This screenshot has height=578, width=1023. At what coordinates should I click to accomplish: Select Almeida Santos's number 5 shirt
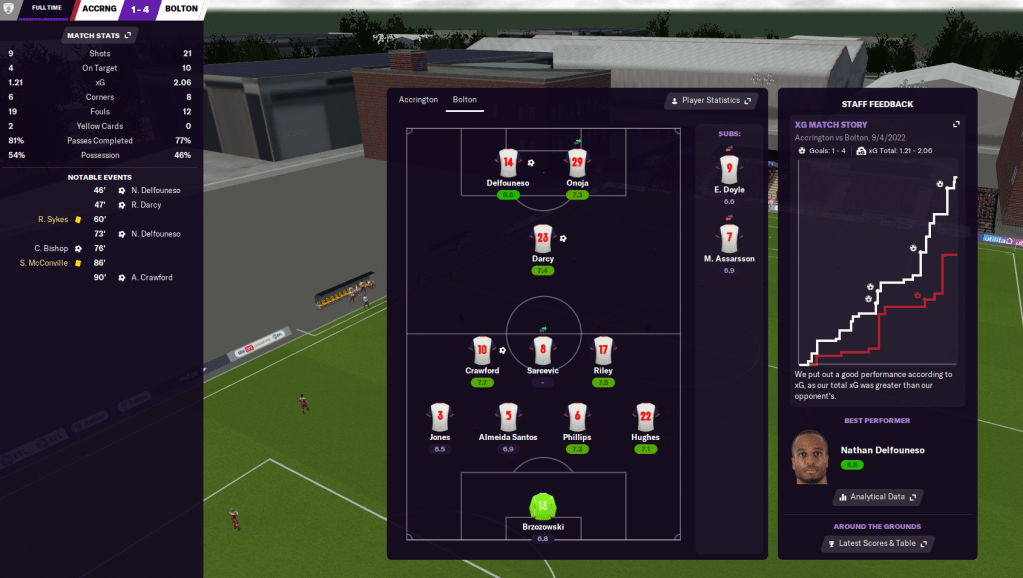tap(508, 416)
